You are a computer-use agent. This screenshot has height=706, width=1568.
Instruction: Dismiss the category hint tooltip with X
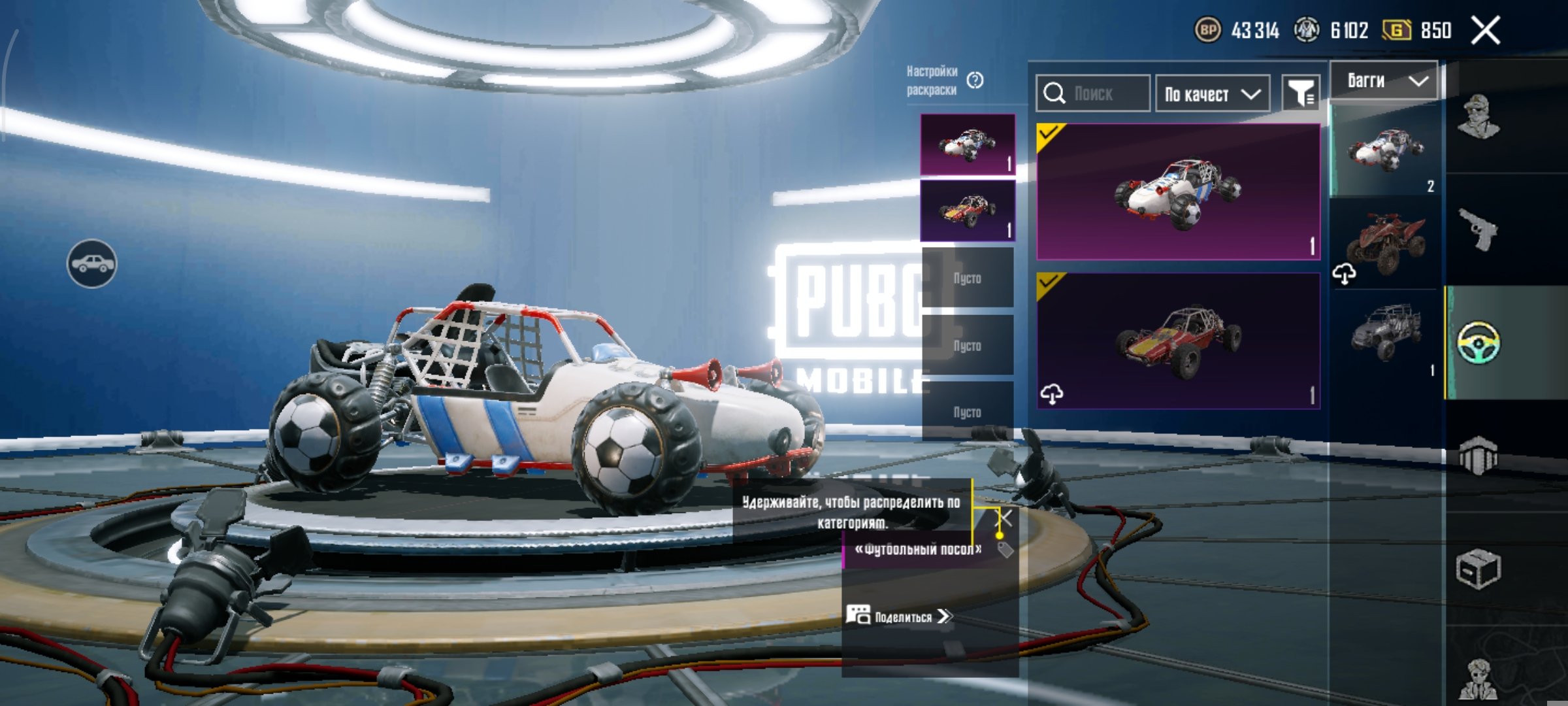1005,518
